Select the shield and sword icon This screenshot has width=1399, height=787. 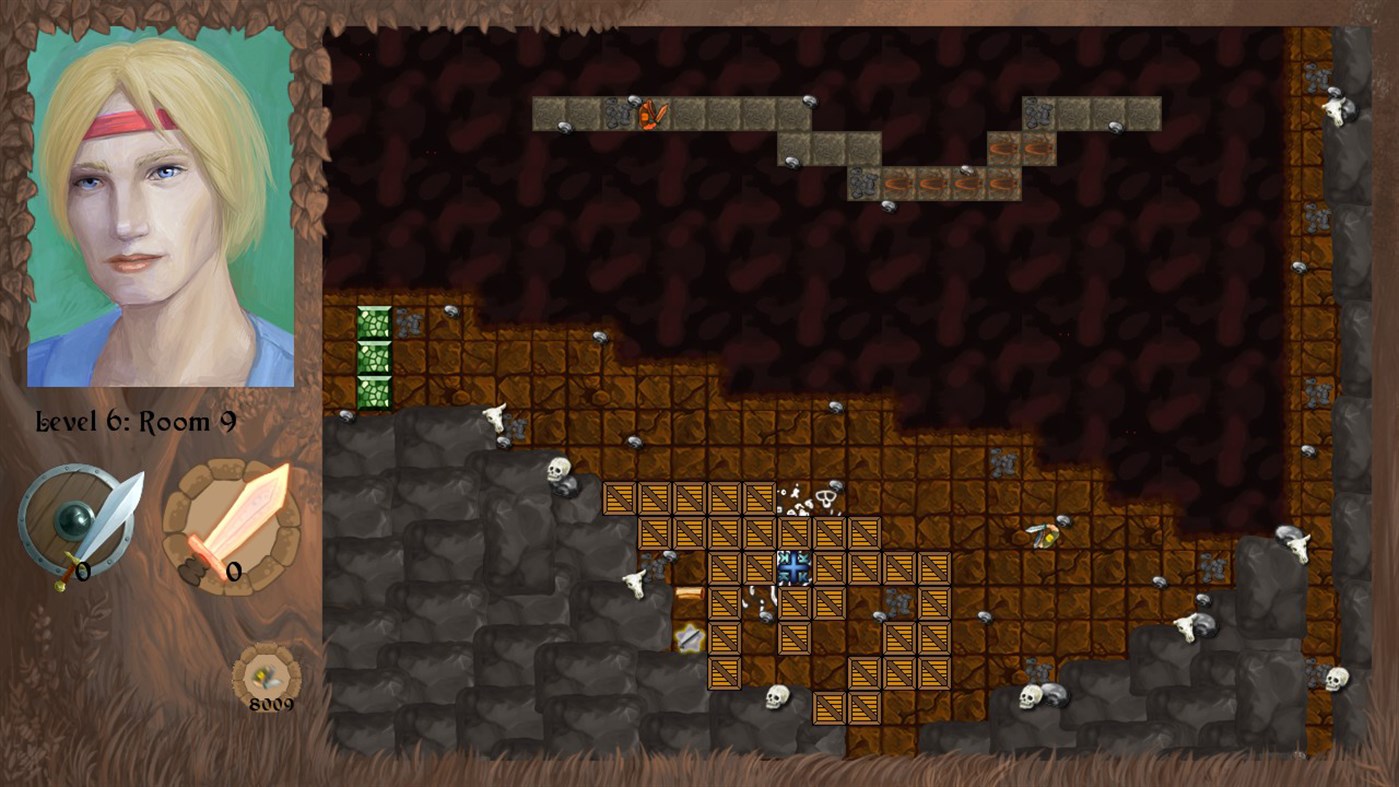[78, 524]
